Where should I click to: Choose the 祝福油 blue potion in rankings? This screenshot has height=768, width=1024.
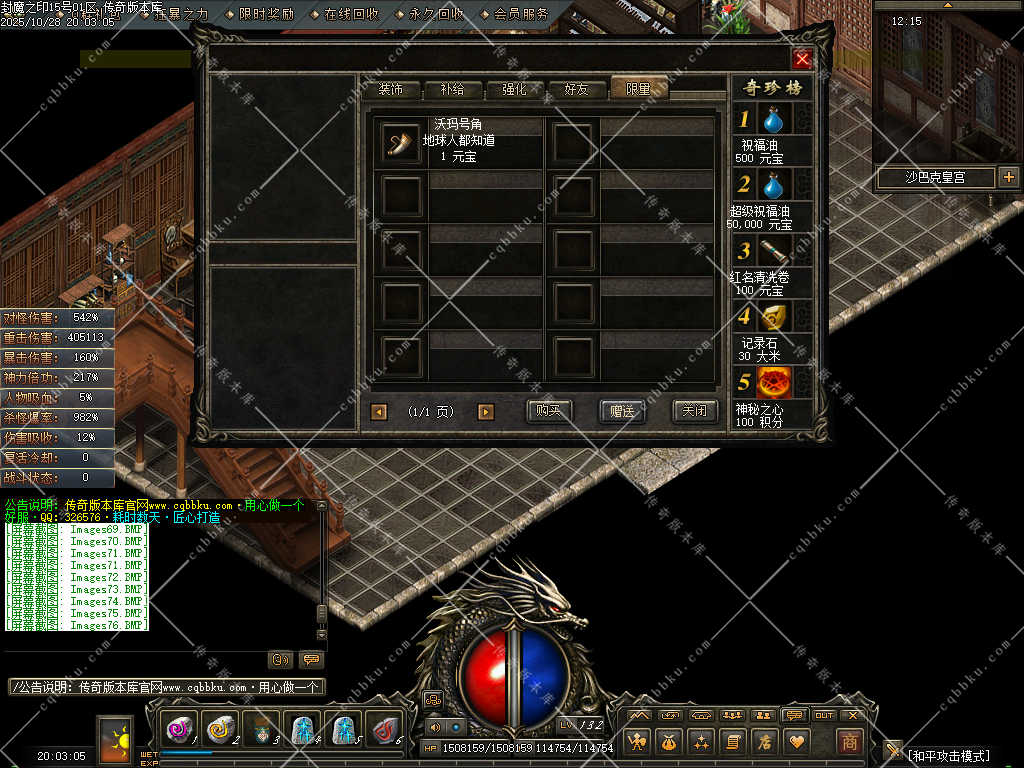(x=772, y=121)
